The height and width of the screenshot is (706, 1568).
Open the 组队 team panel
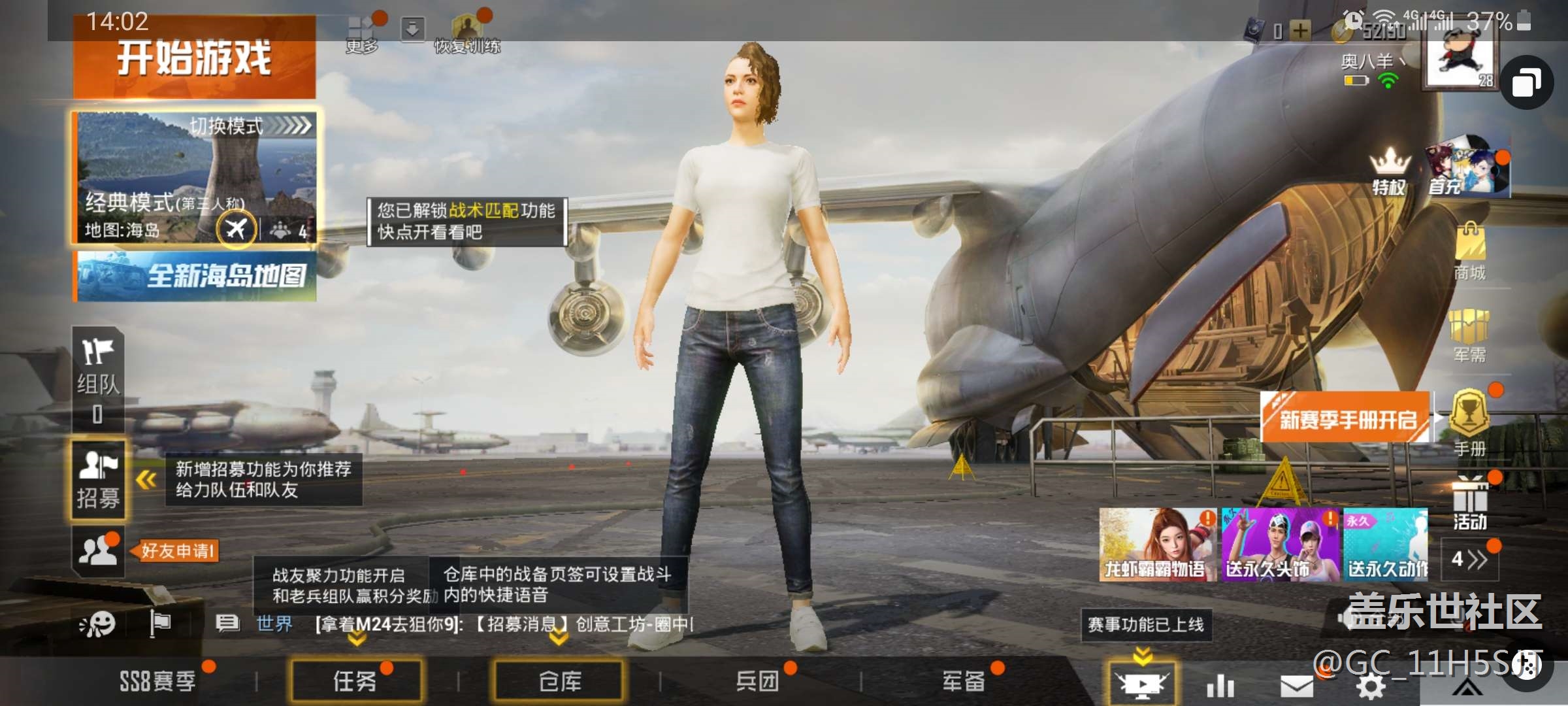pyautogui.click(x=98, y=379)
